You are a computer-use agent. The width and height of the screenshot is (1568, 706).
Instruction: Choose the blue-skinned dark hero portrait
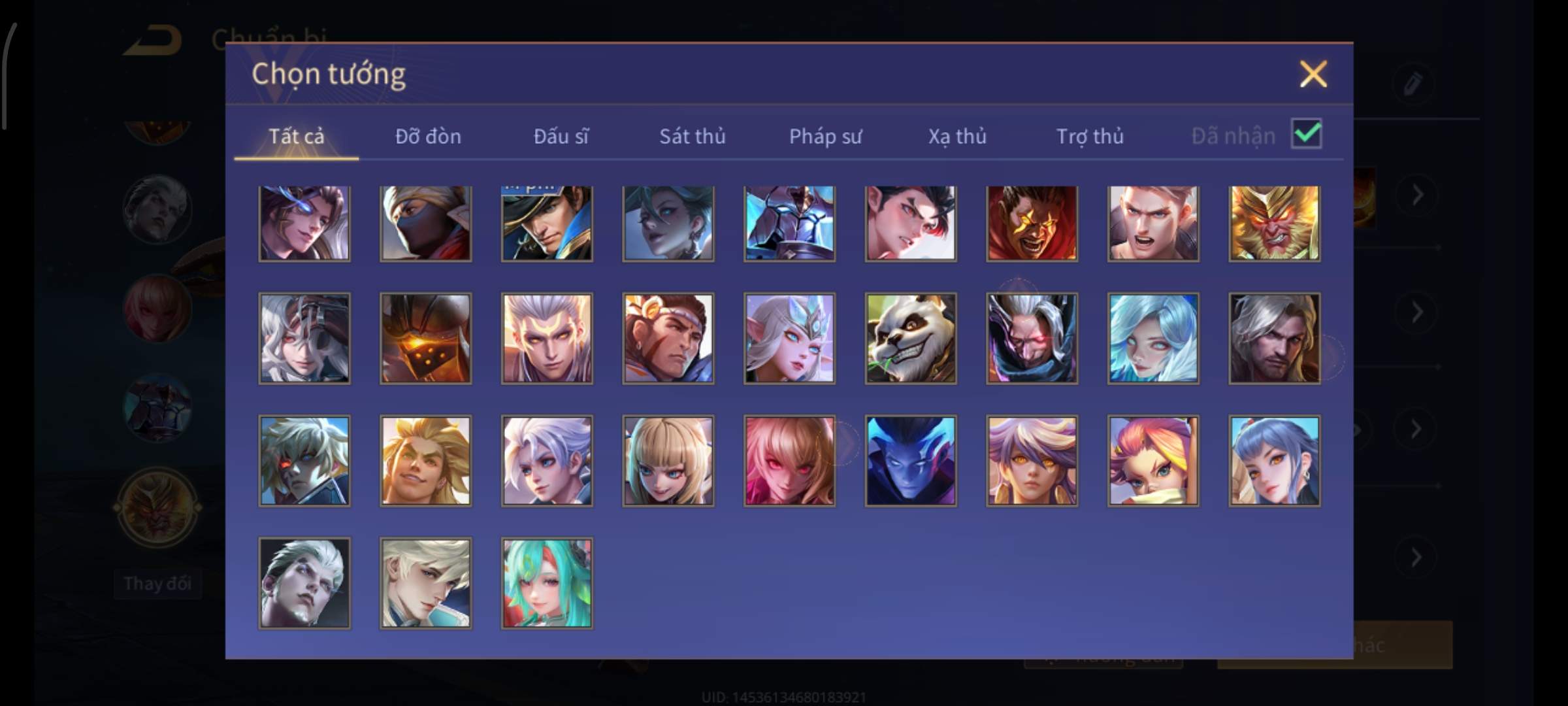coord(911,461)
